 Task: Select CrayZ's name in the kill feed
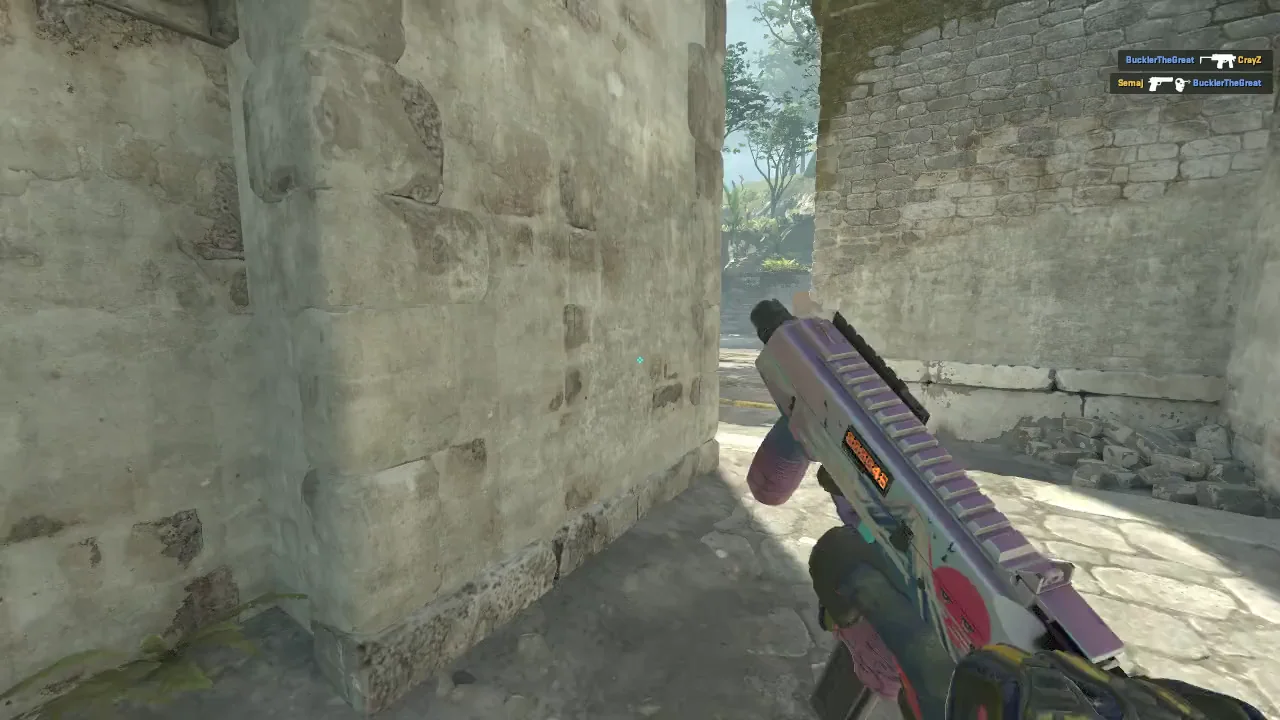[x=1250, y=59]
